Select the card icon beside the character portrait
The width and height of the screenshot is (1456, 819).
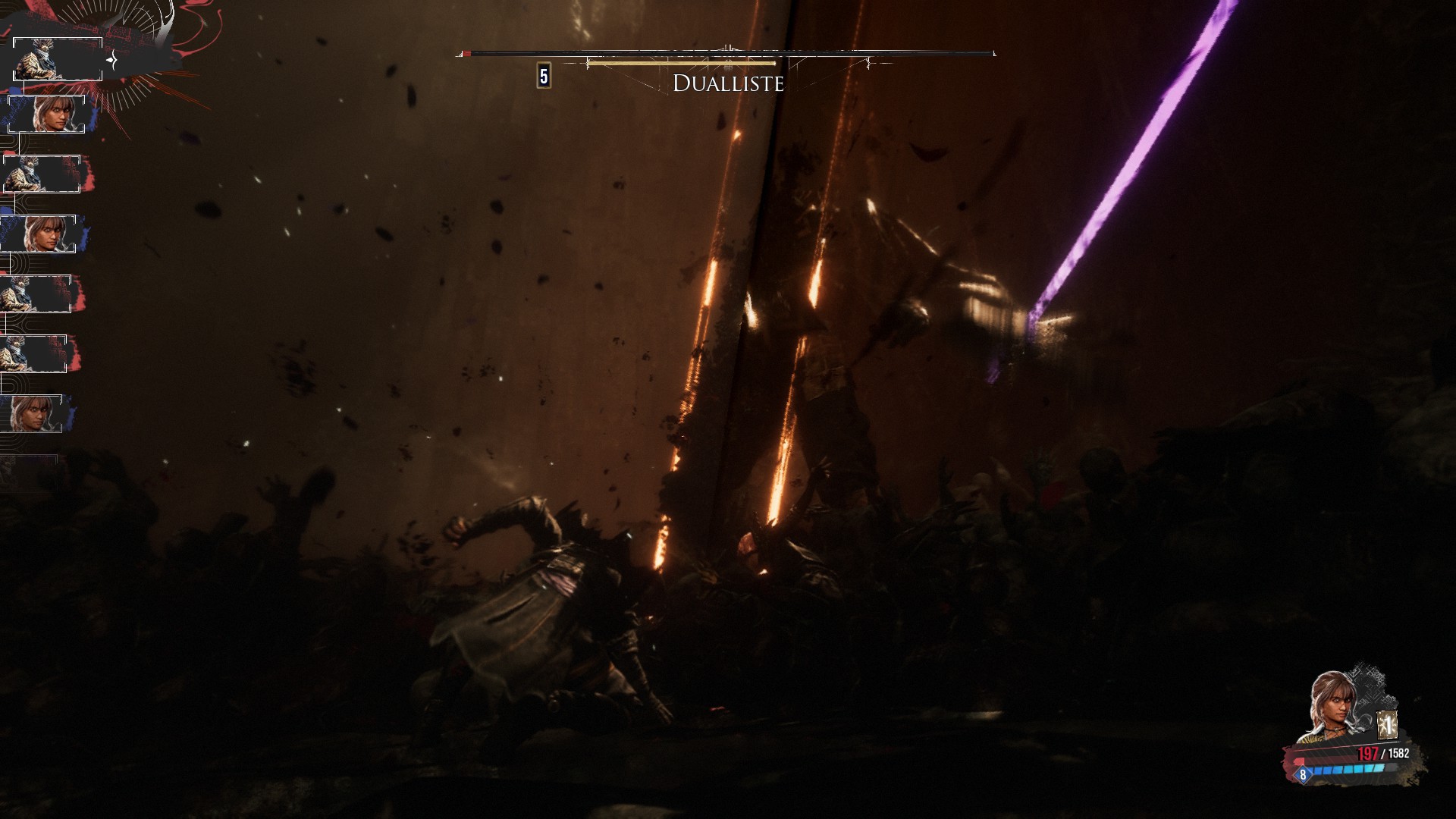coord(1387,726)
